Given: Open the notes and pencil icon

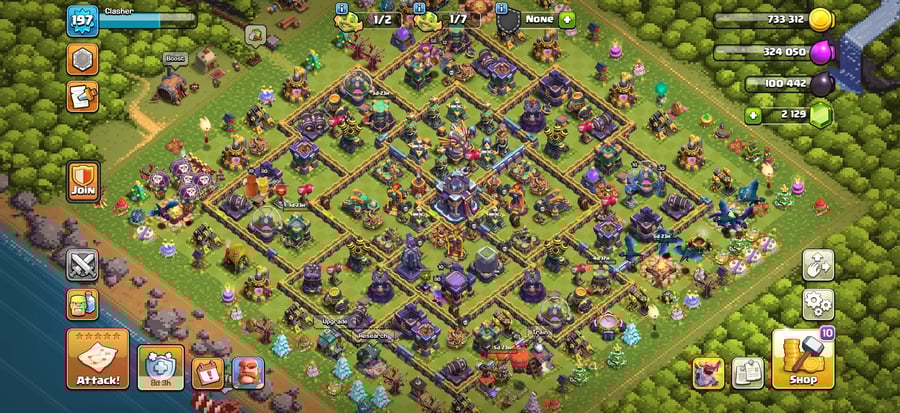Looking at the screenshot, I should (82, 97).
